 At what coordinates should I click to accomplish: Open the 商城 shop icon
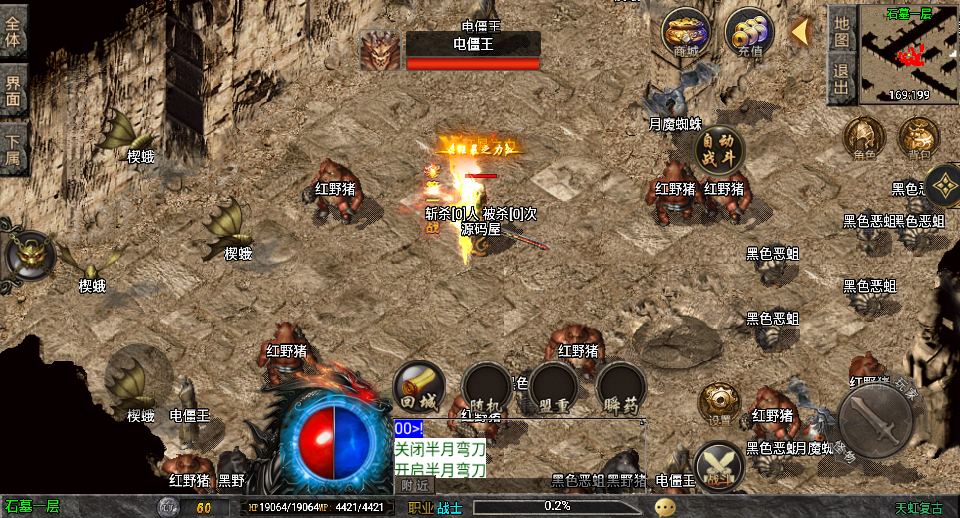coord(686,34)
